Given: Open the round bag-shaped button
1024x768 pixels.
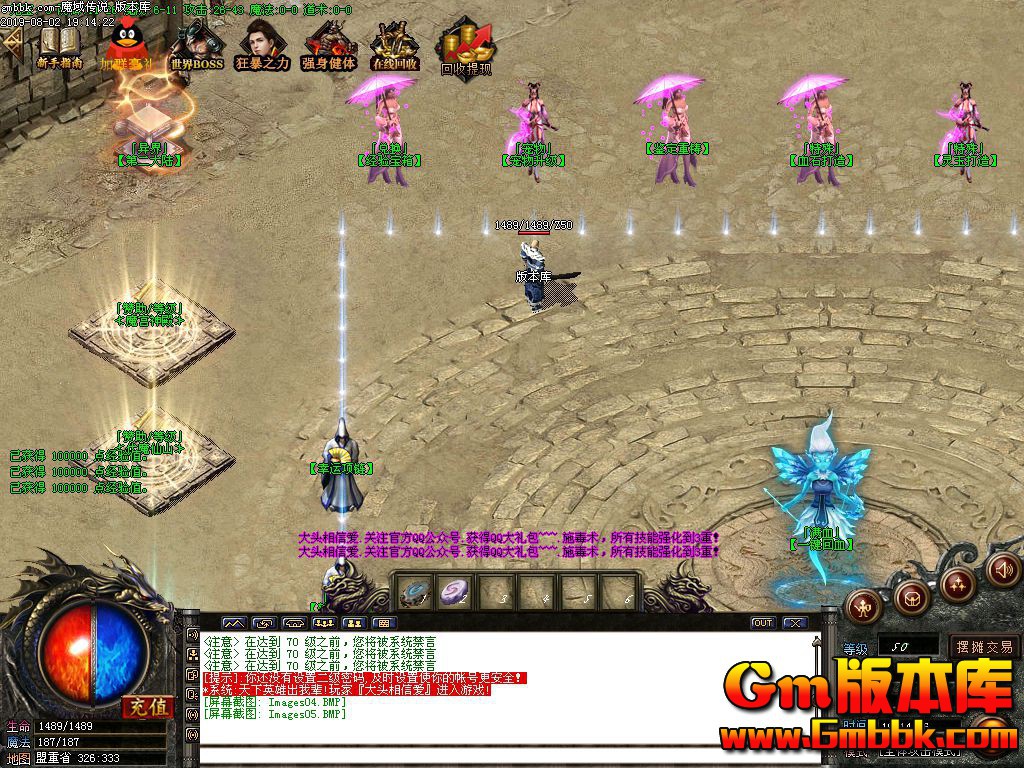Looking at the screenshot, I should coord(910,598).
